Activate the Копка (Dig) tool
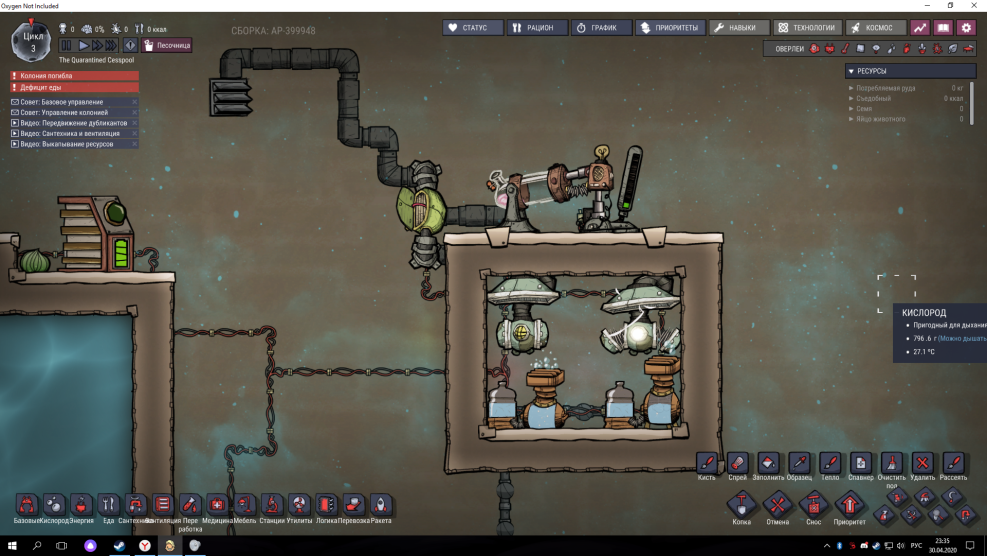This screenshot has height=556, width=987. pos(741,505)
